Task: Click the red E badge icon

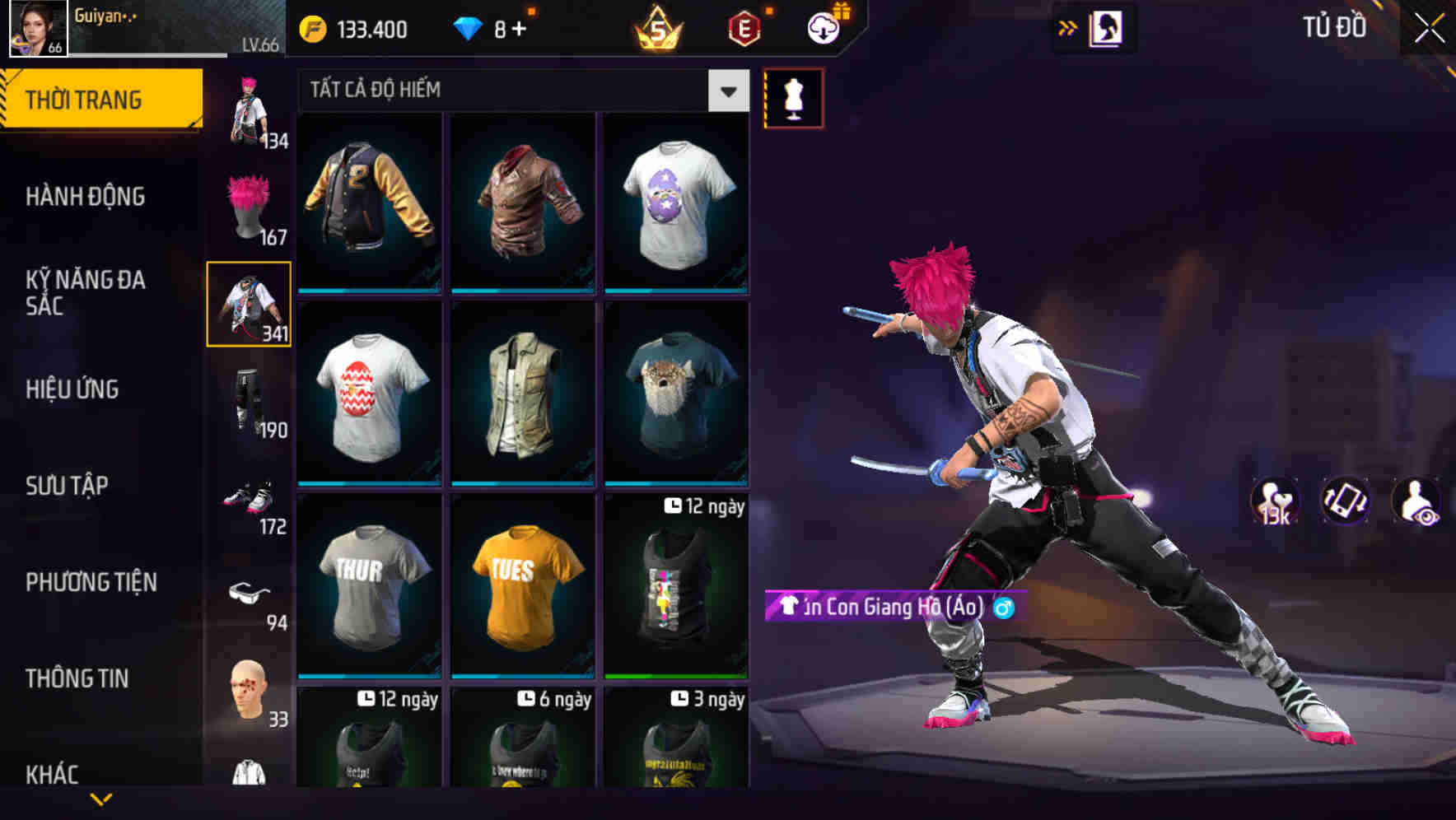Action: (743, 28)
